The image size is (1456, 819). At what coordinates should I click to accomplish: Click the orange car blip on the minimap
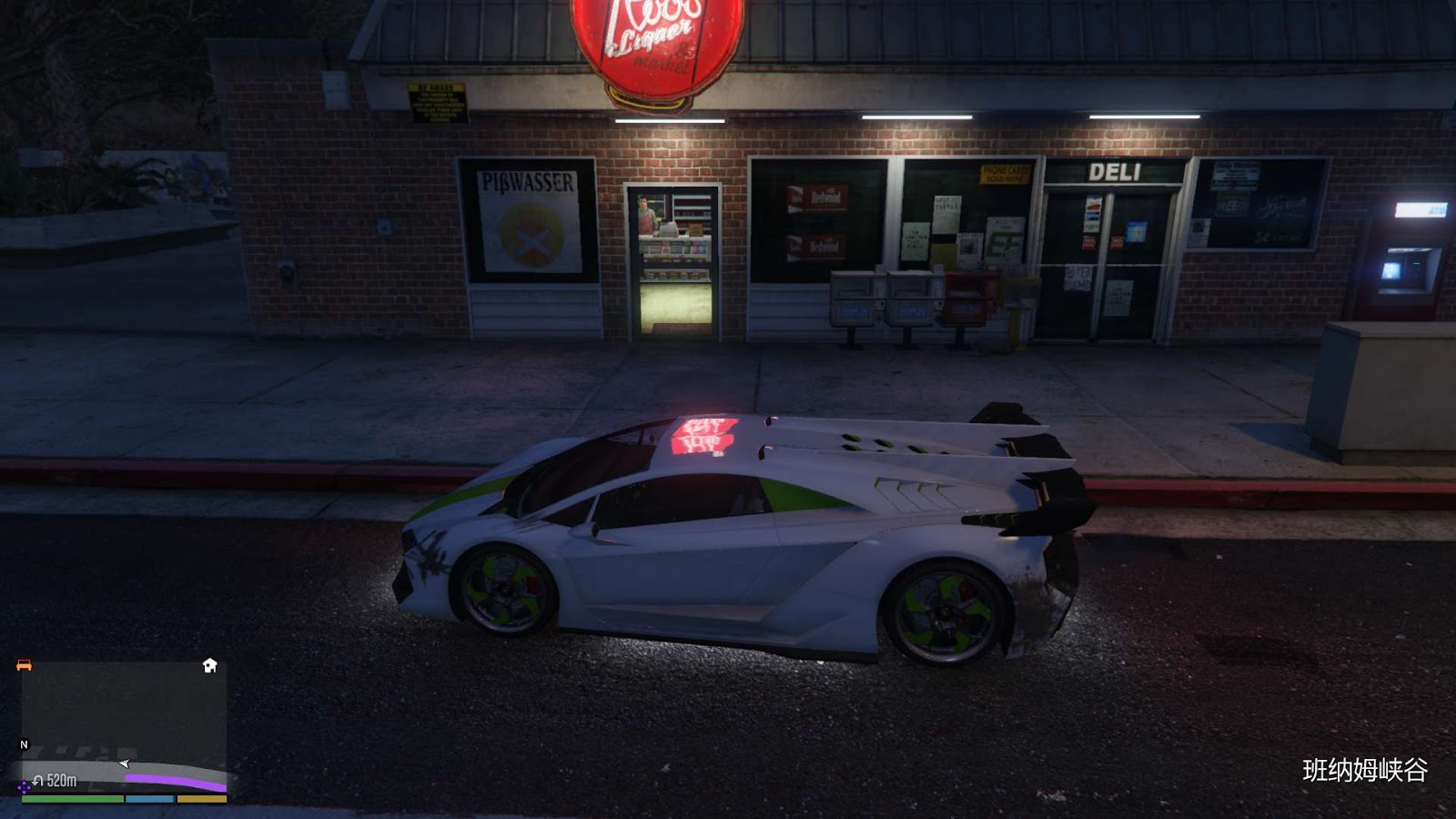(x=24, y=666)
